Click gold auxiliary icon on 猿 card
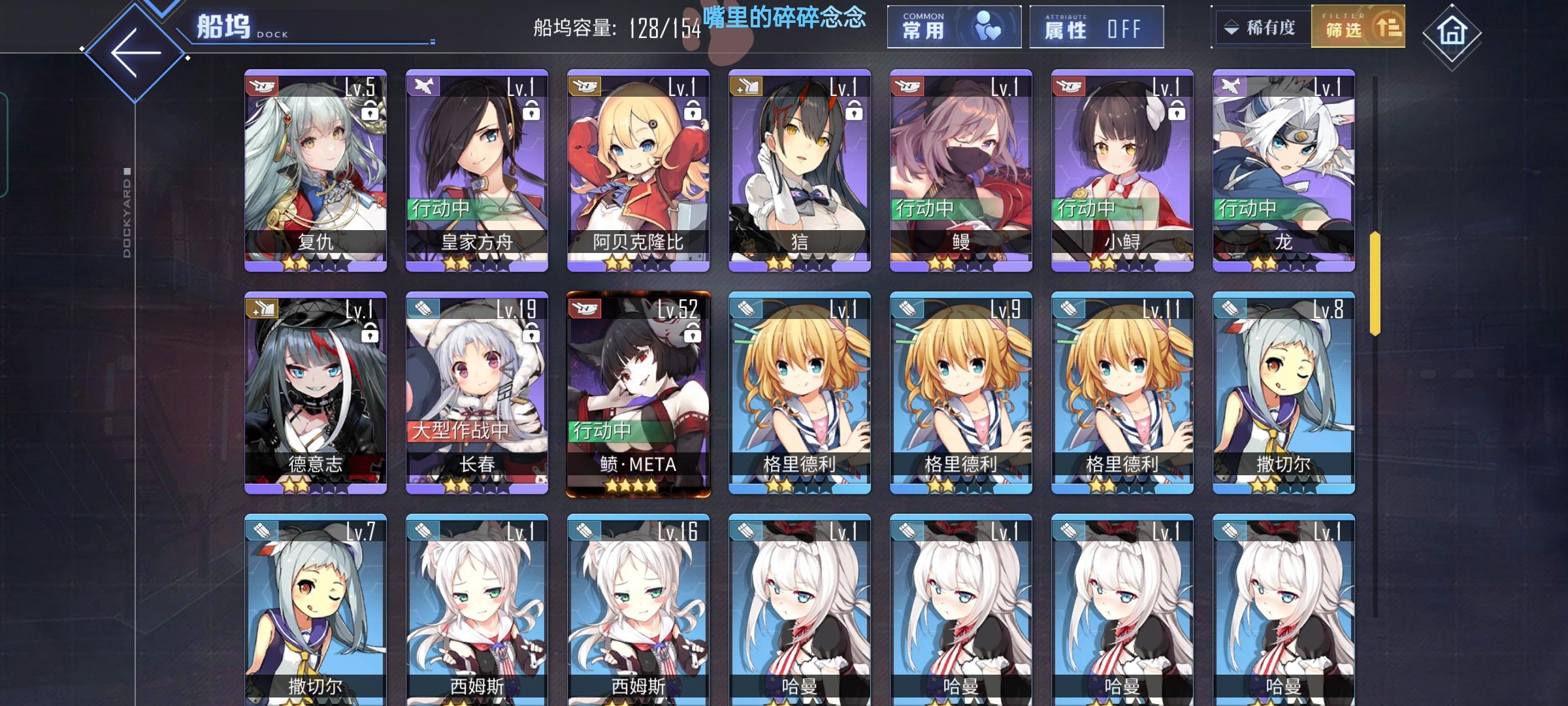Screen dimensions: 1568x706 coord(747,85)
